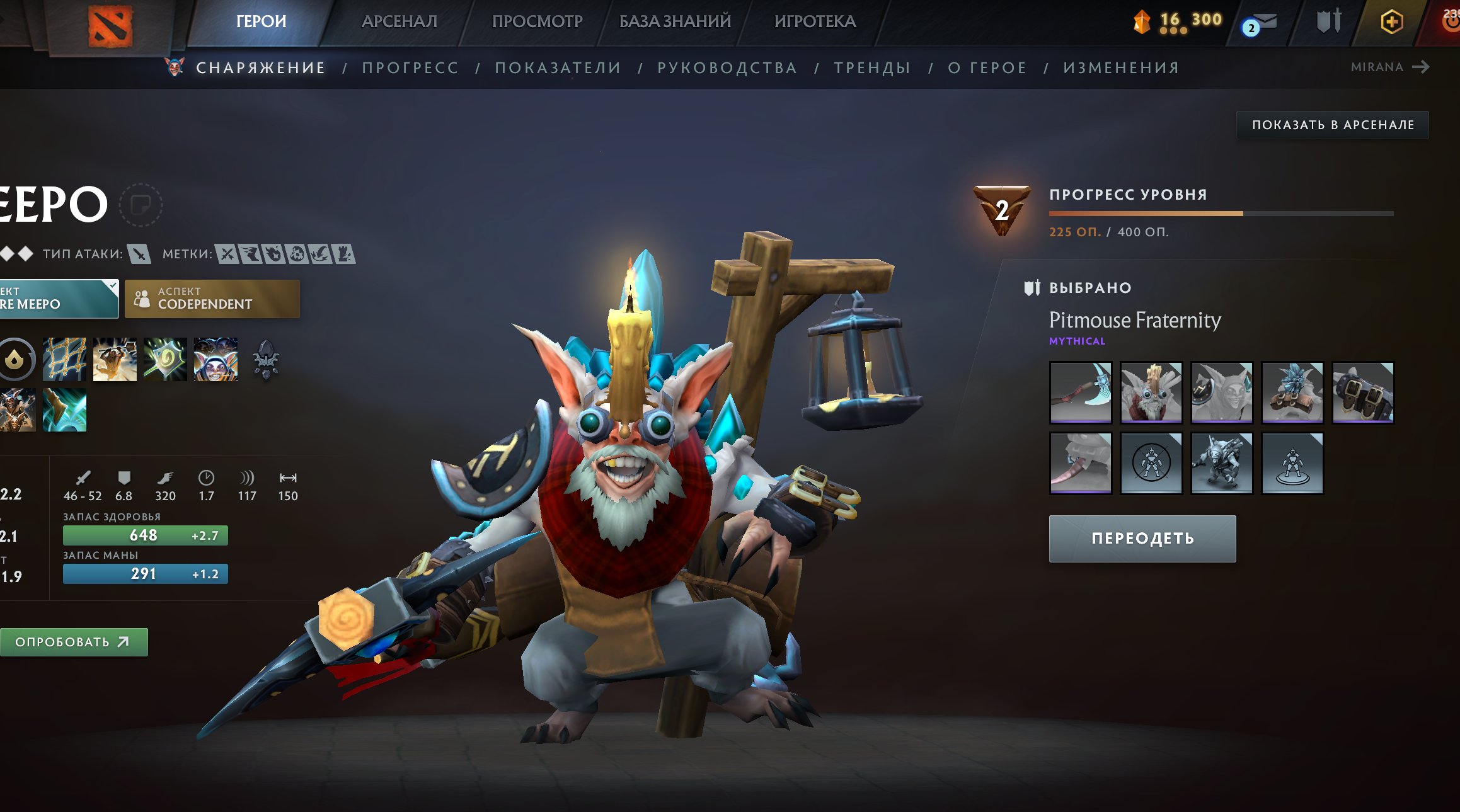Click the Переодеть button

coord(1142,539)
